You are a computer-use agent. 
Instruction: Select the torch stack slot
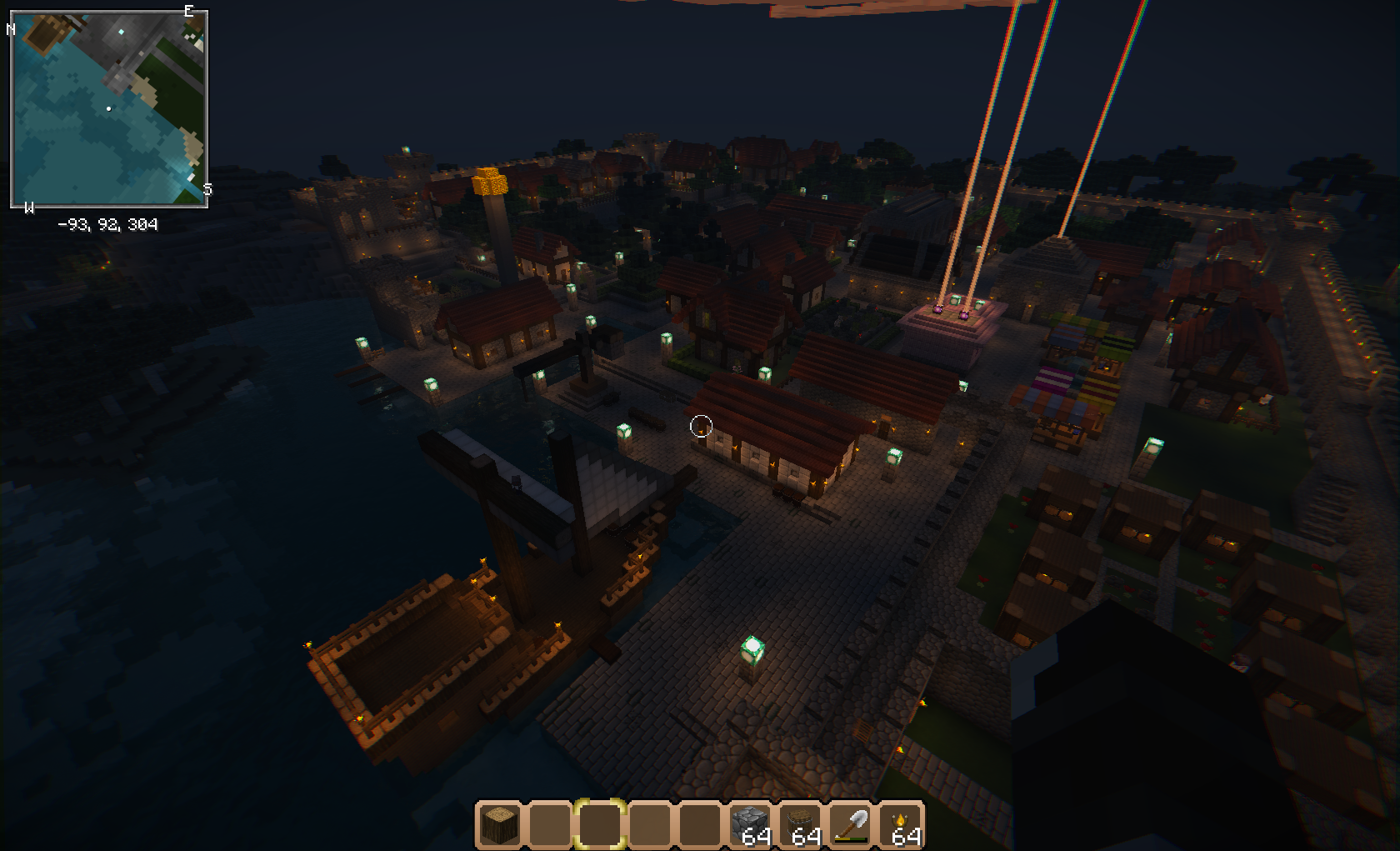900,825
